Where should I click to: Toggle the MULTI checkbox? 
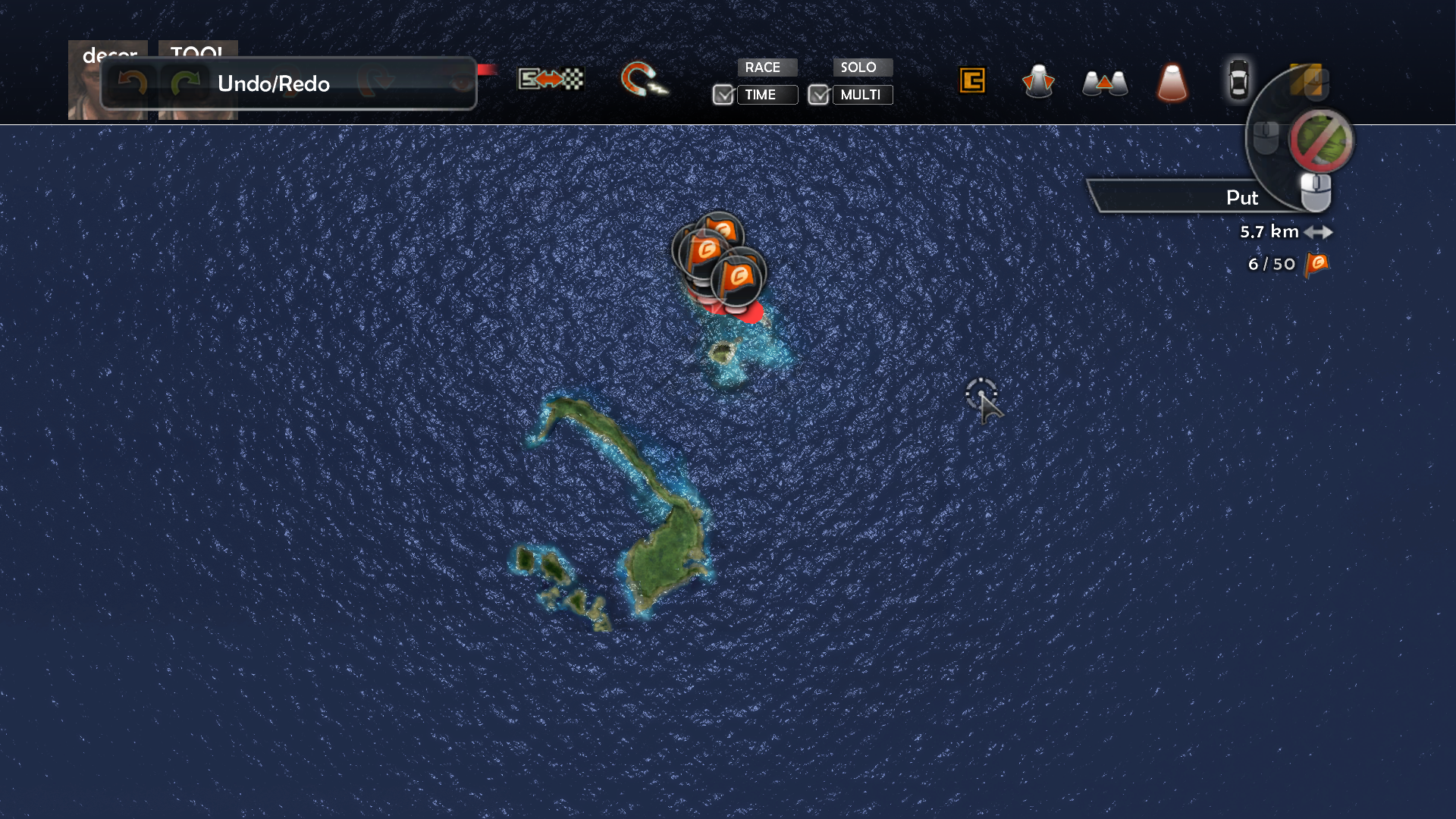point(819,95)
